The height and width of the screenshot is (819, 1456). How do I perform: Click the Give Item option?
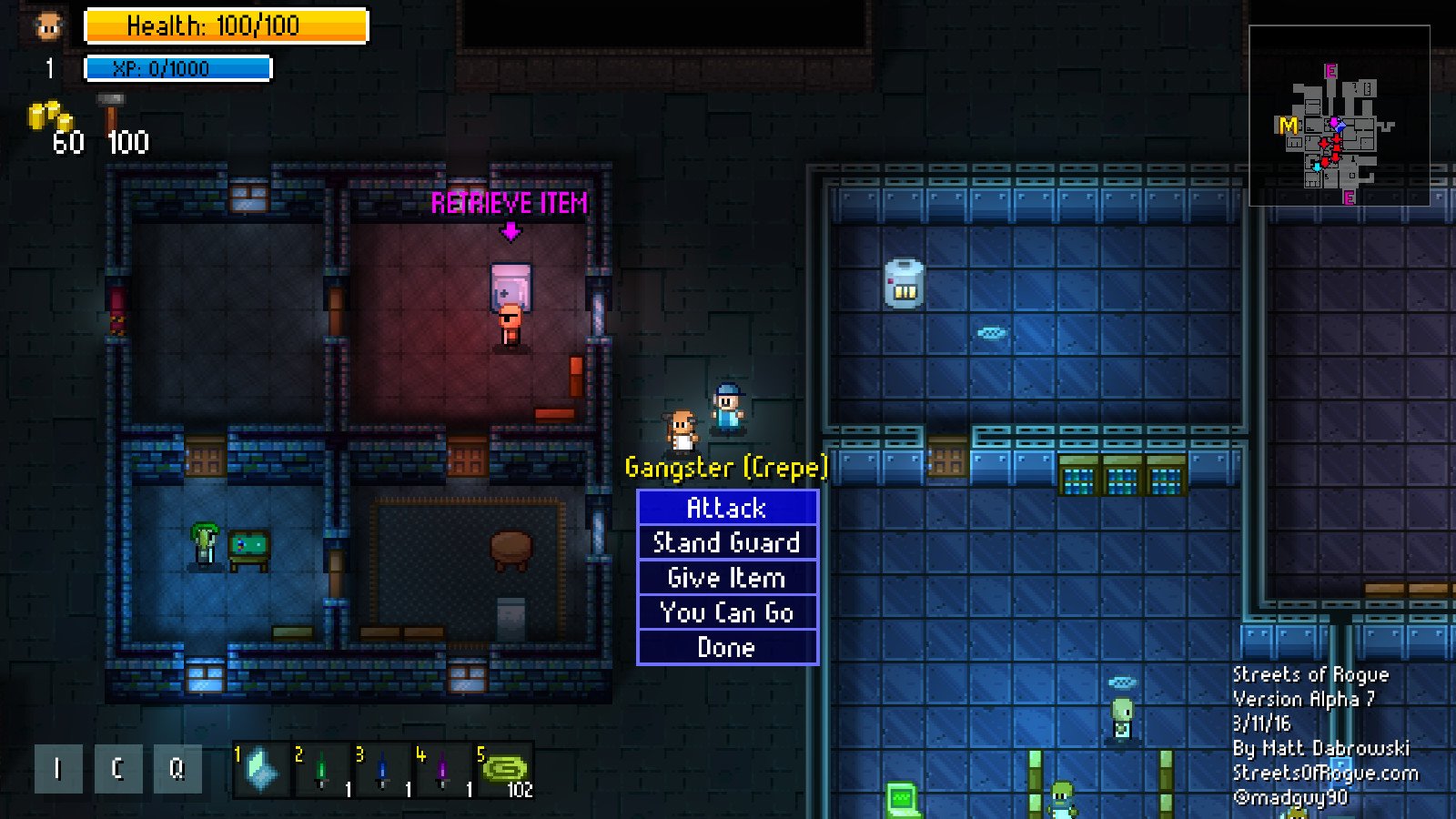[x=727, y=577]
